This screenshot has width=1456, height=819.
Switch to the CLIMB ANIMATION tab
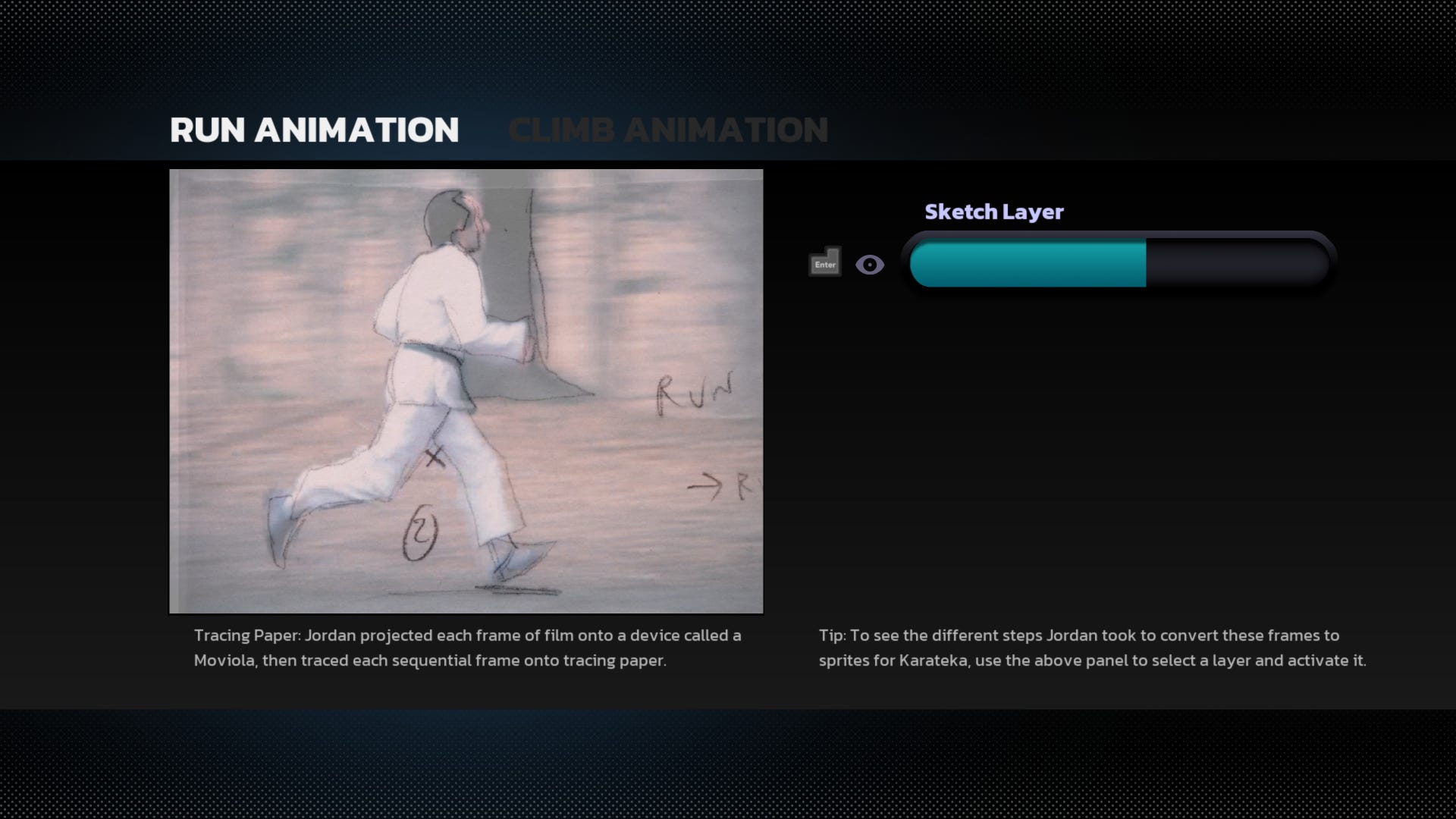click(x=668, y=130)
